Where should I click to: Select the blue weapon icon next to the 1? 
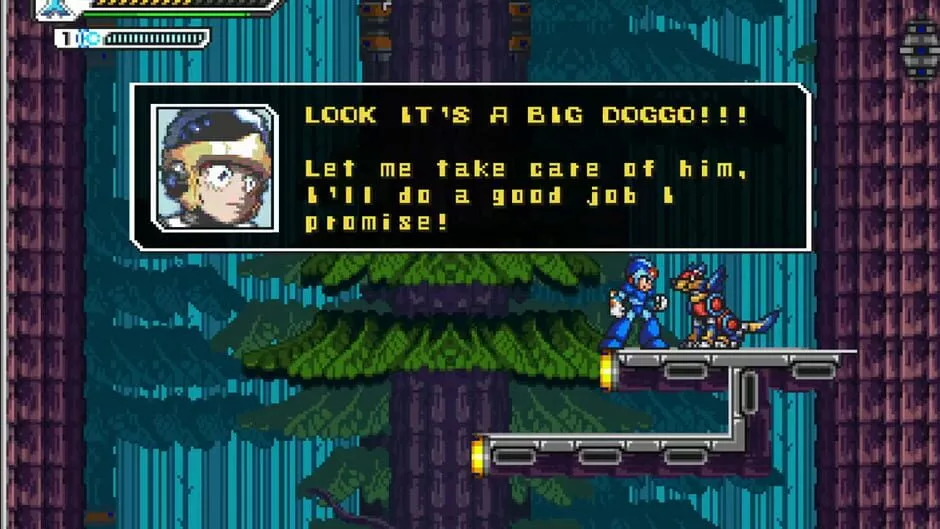pyautogui.click(x=88, y=39)
